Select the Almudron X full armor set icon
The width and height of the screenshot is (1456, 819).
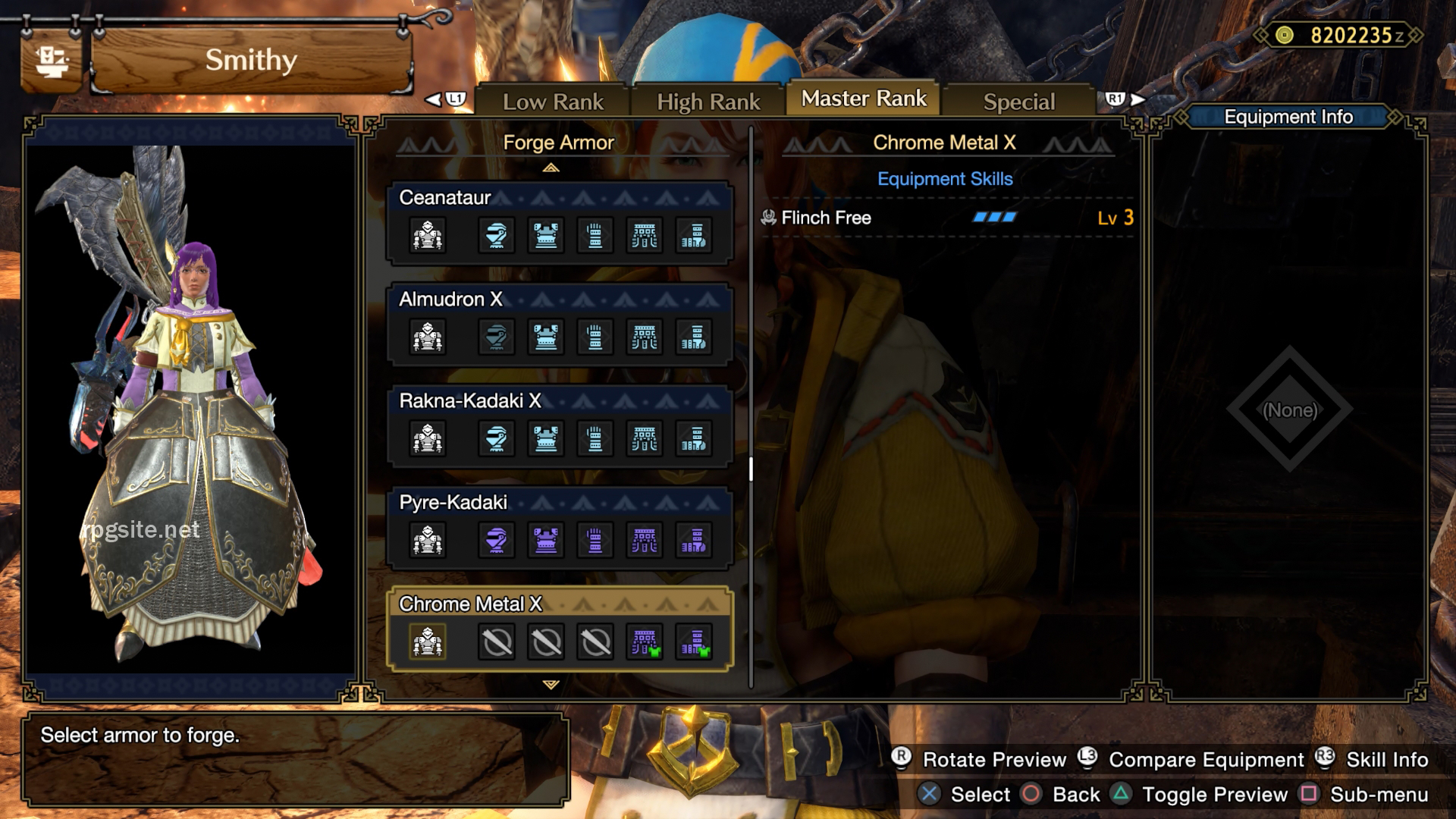pyautogui.click(x=427, y=337)
